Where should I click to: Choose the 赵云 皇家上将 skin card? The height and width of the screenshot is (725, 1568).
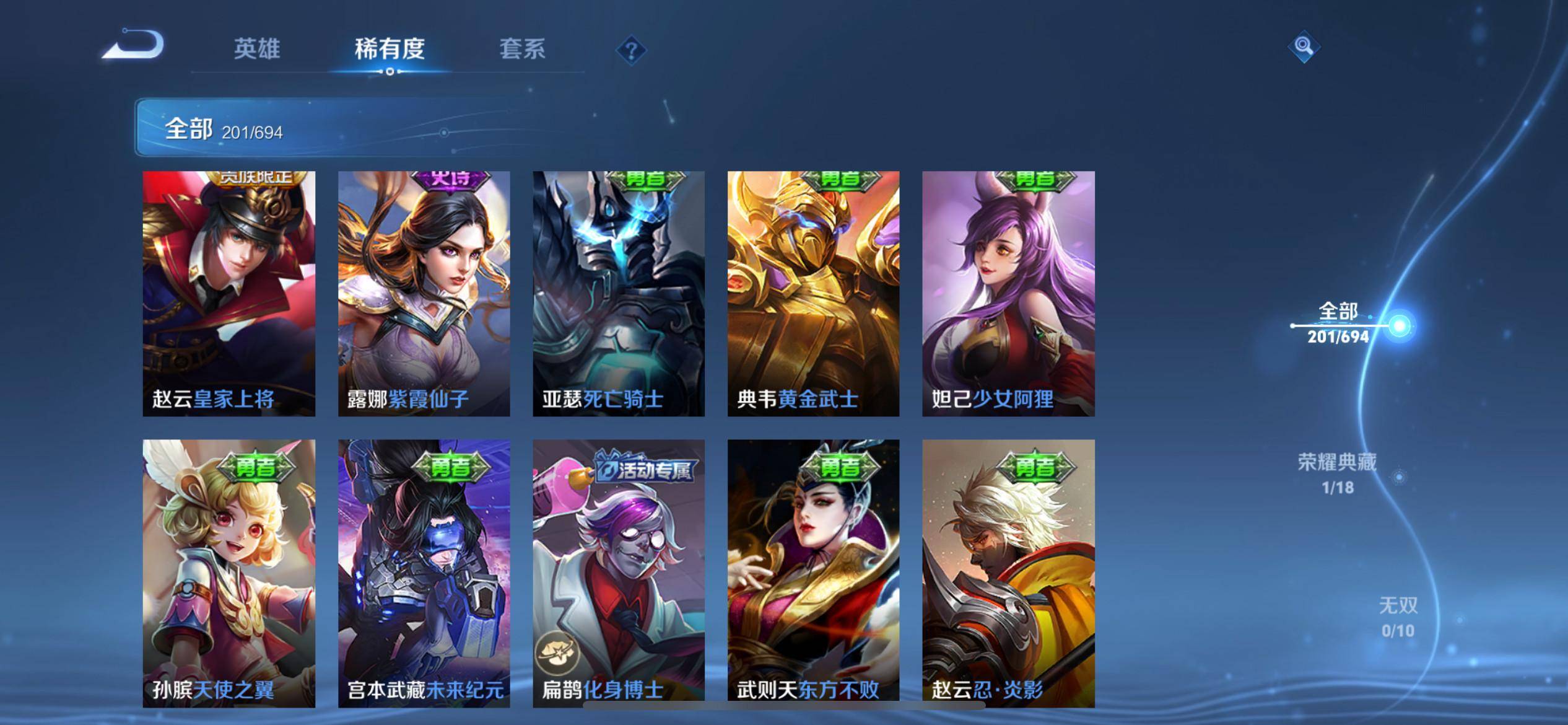(x=229, y=294)
